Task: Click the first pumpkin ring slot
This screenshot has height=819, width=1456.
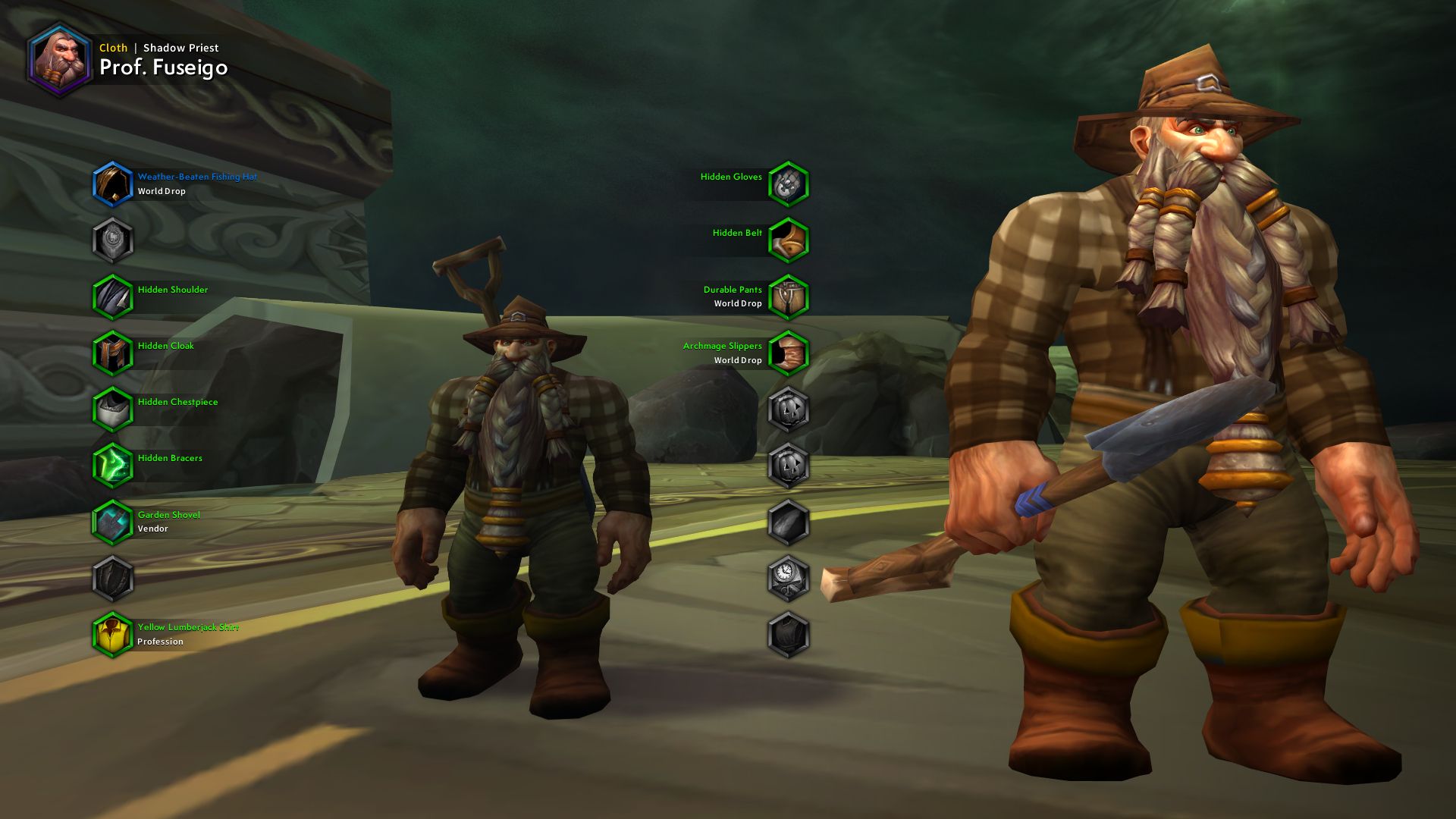Action: 789,409
